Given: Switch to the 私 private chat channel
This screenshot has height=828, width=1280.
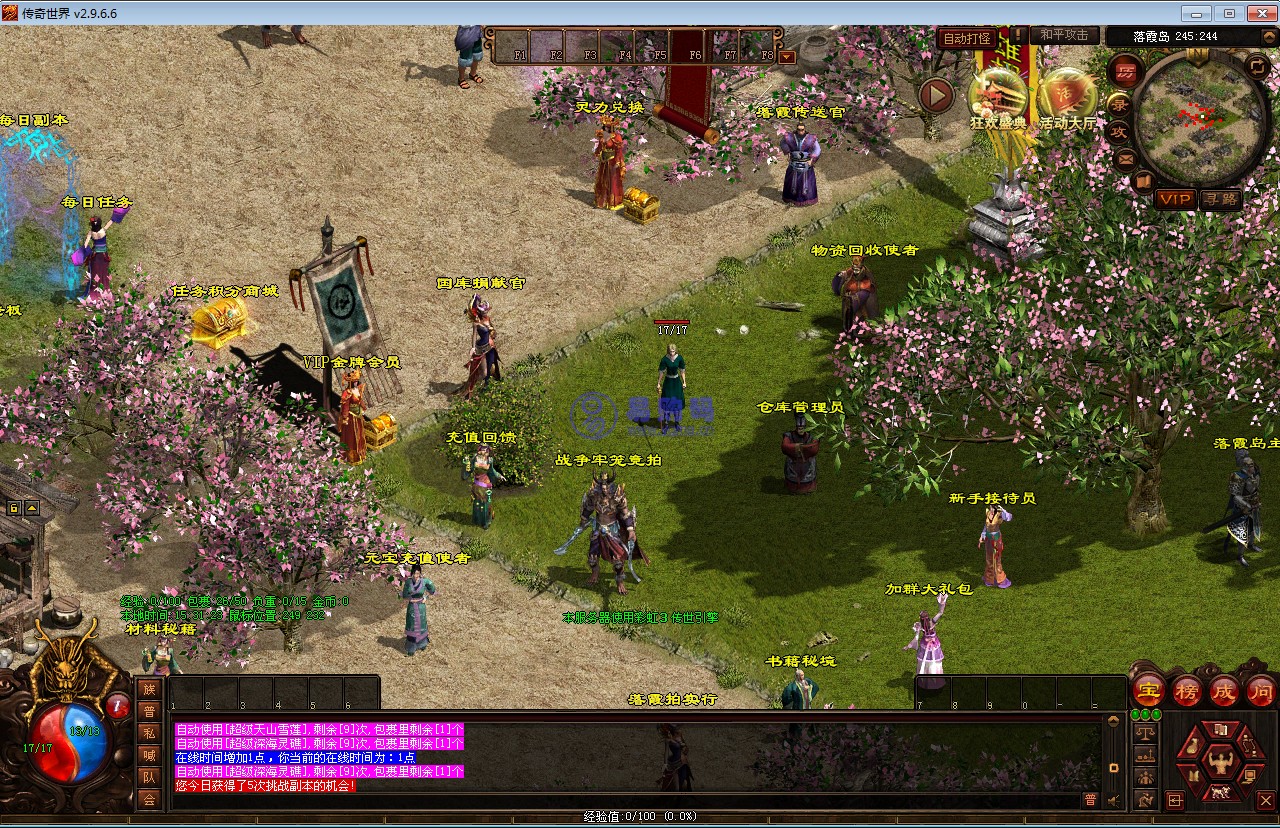Looking at the screenshot, I should pos(149,733).
